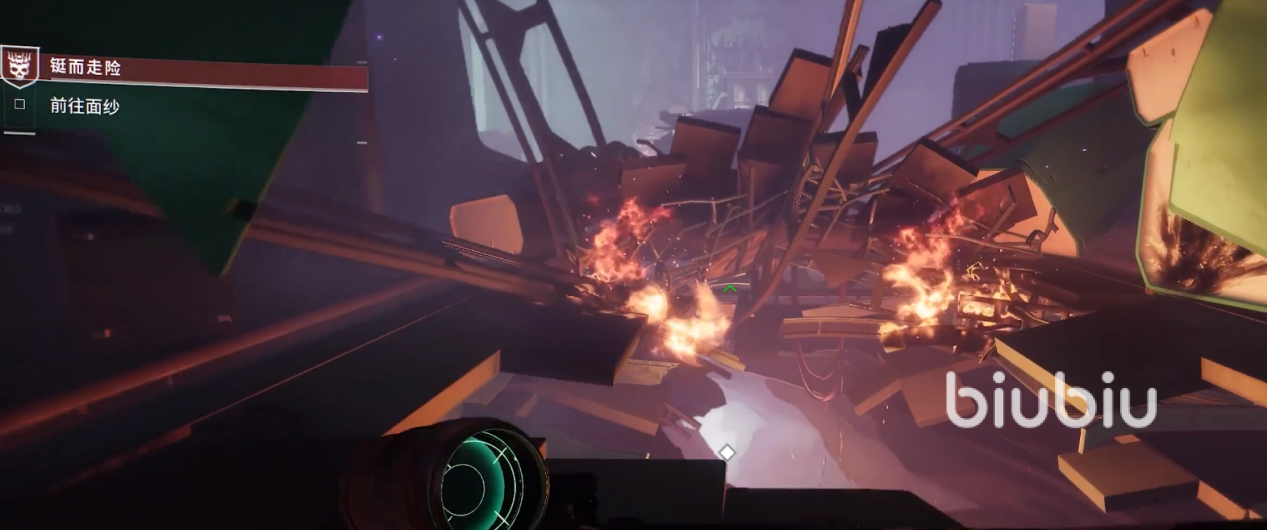
Task: Click the 前往面纱 objective entry
Action: 84,105
